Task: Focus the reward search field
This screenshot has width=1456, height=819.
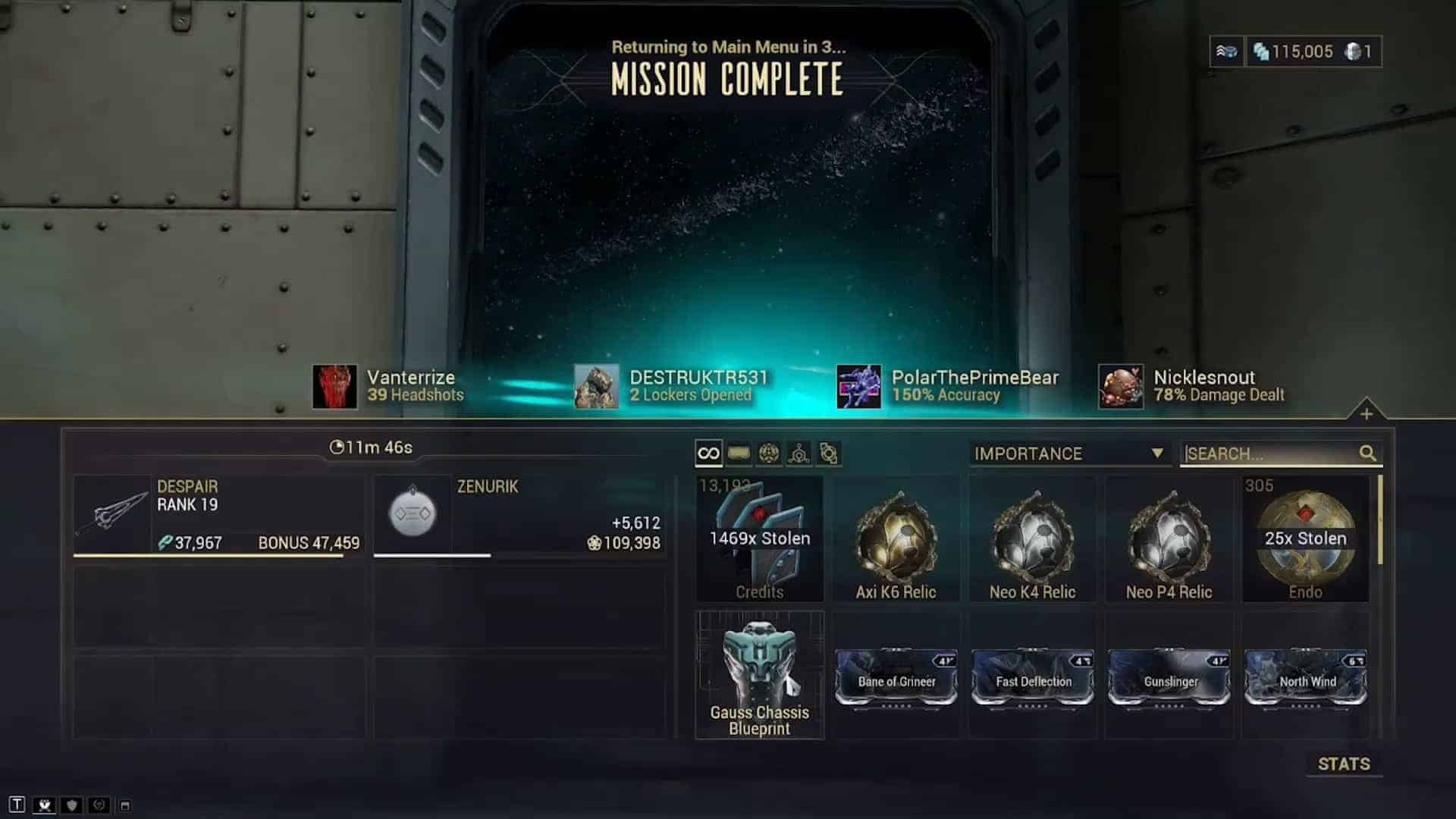Action: click(x=1270, y=453)
